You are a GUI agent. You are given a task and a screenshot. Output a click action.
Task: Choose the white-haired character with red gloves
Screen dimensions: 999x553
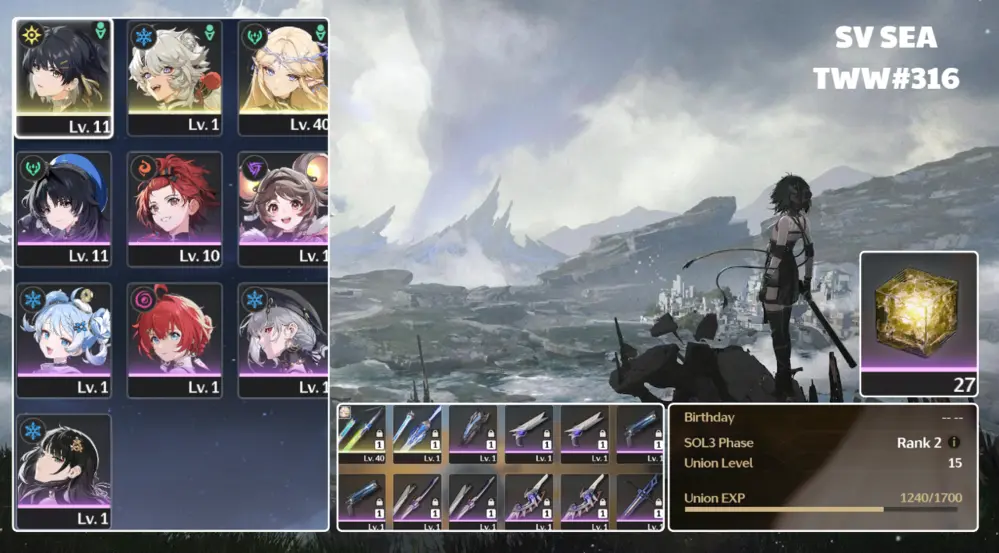tap(174, 77)
